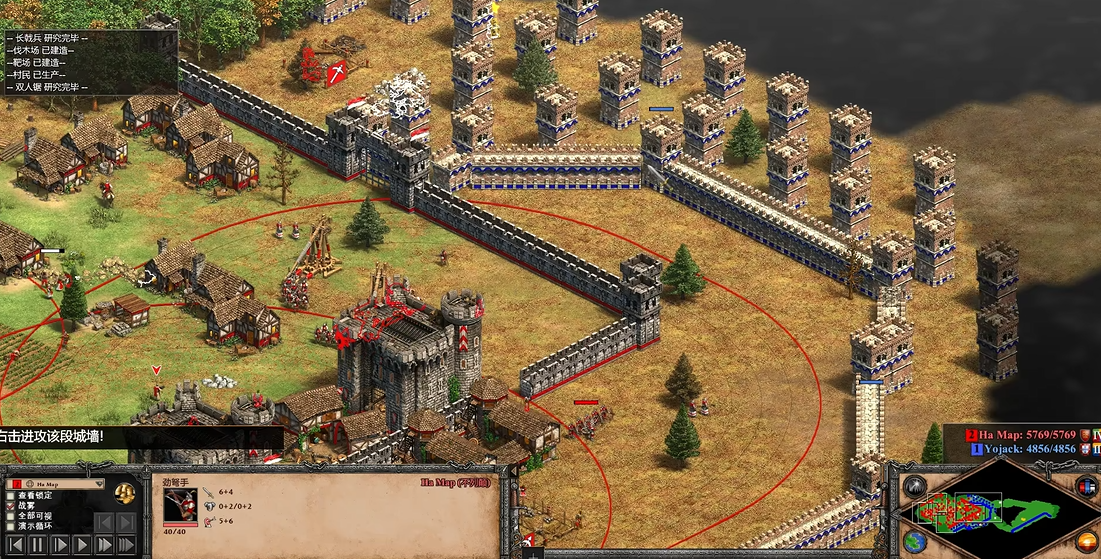Pause the replay playback
Viewport: 1101px width, 559px height.
pyautogui.click(x=37, y=546)
